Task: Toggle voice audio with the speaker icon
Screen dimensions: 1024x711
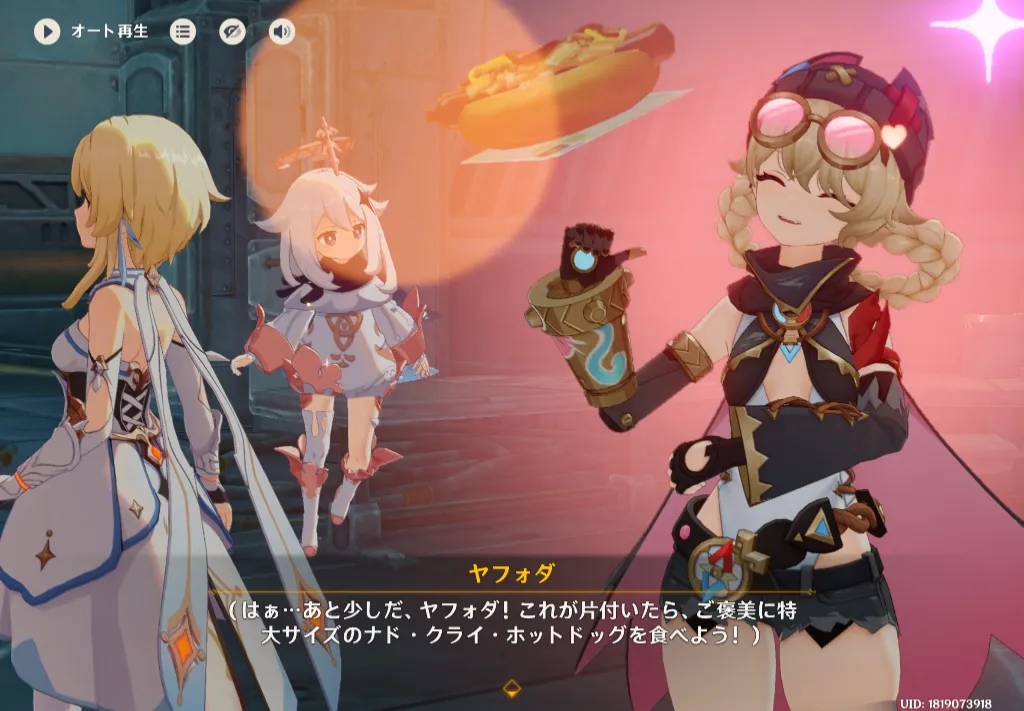Action: 282,31
